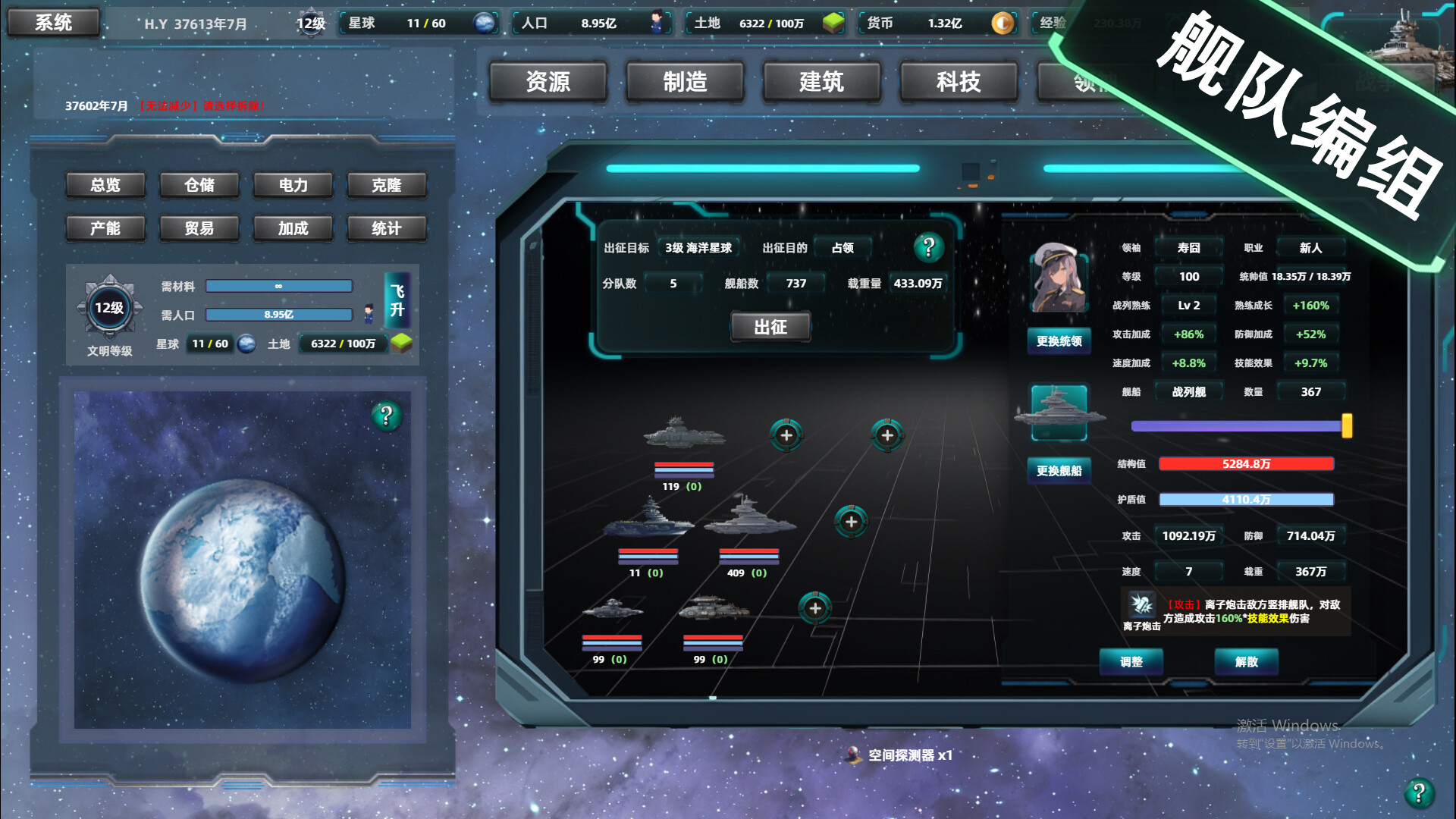This screenshot has width=1456, height=819.
Task: Open the 分队数 squad count selector
Action: pos(673,282)
